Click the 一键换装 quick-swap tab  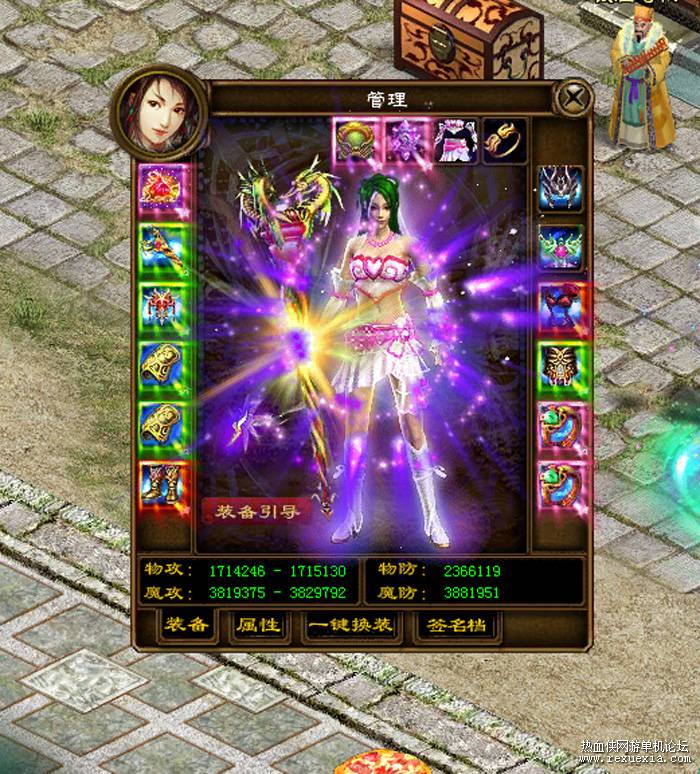tap(351, 625)
